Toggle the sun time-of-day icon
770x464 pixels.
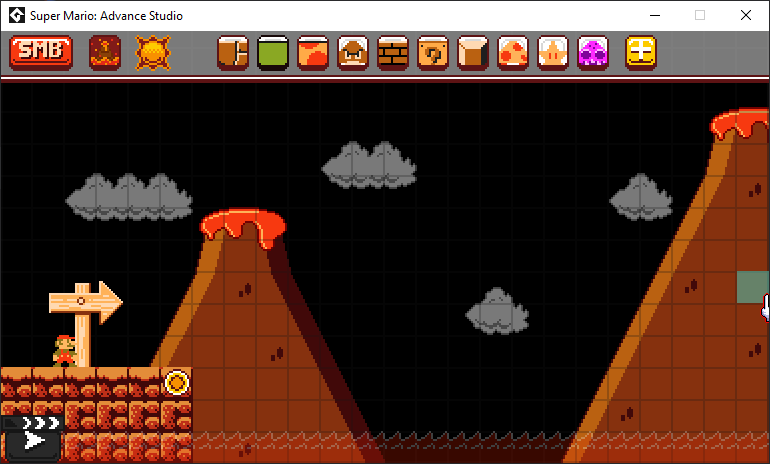point(153,52)
